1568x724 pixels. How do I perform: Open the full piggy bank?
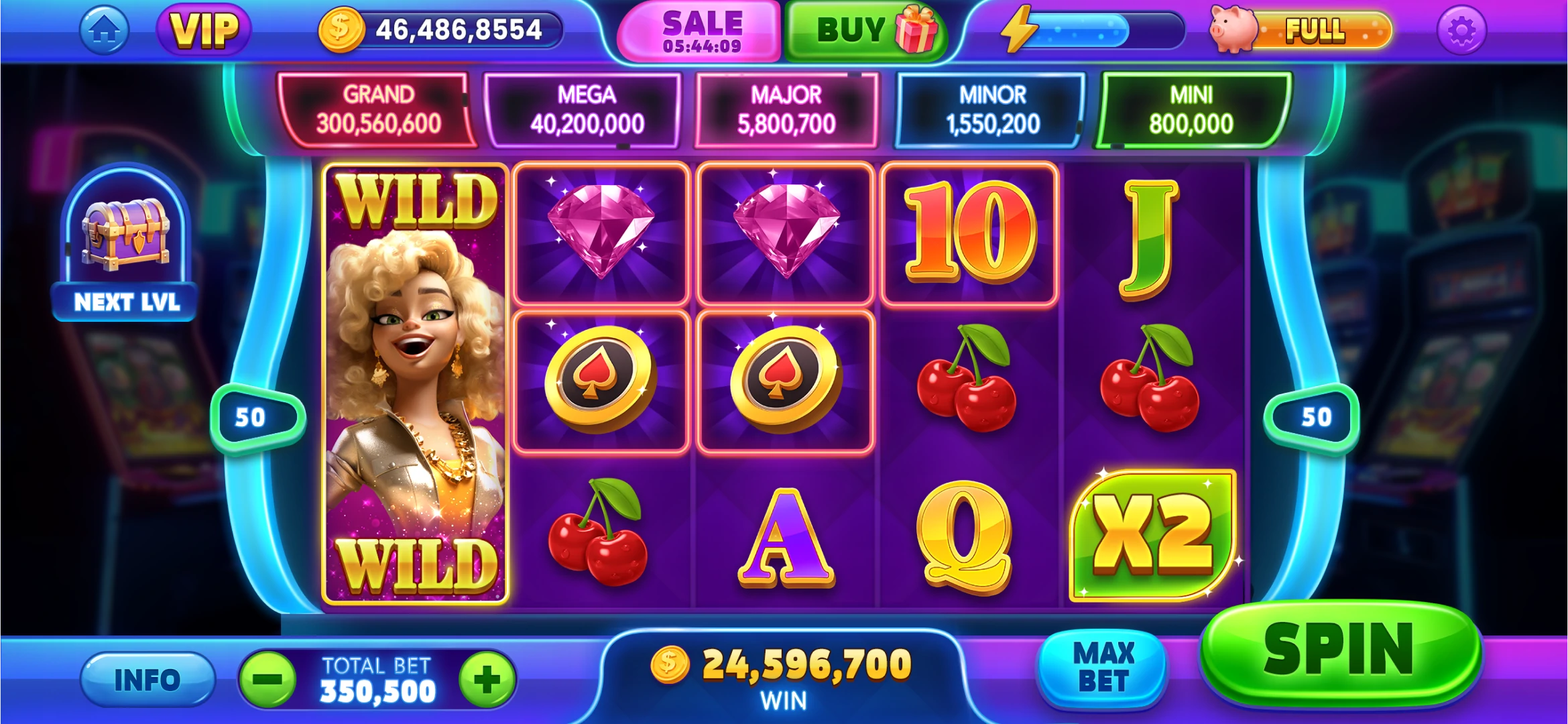click(x=1301, y=30)
